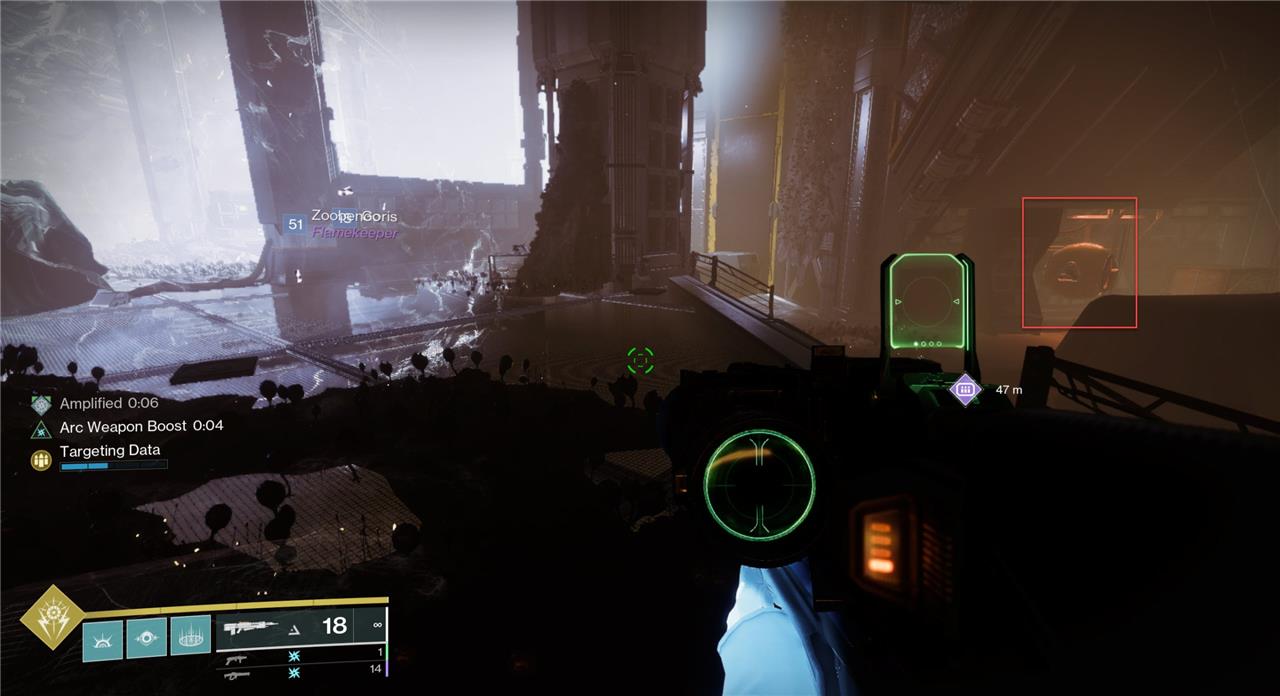The height and width of the screenshot is (696, 1280).
Task: Use the grenade ability icon
Action: click(102, 640)
